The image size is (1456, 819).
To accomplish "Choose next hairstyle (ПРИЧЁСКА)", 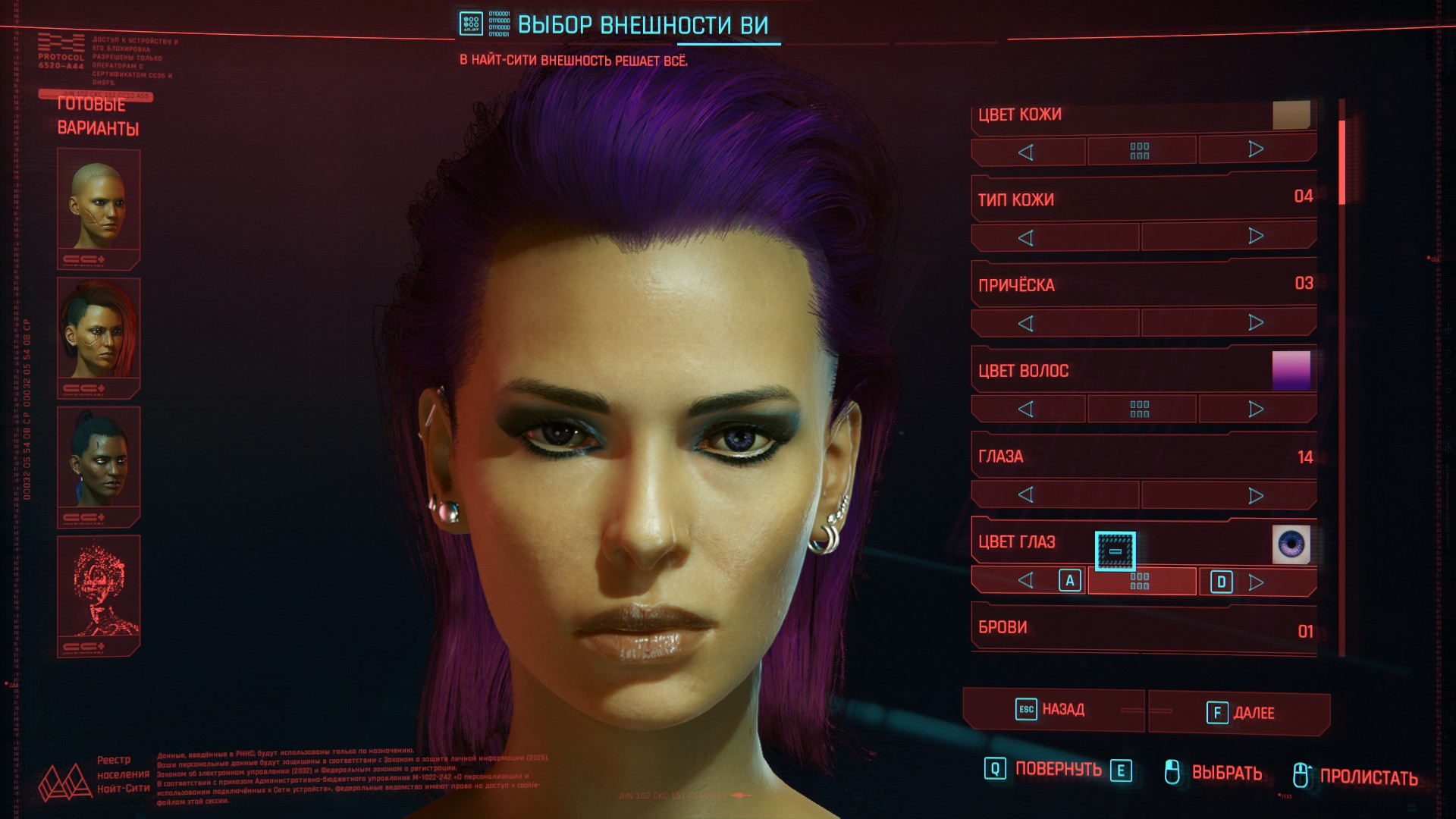I will [1256, 322].
